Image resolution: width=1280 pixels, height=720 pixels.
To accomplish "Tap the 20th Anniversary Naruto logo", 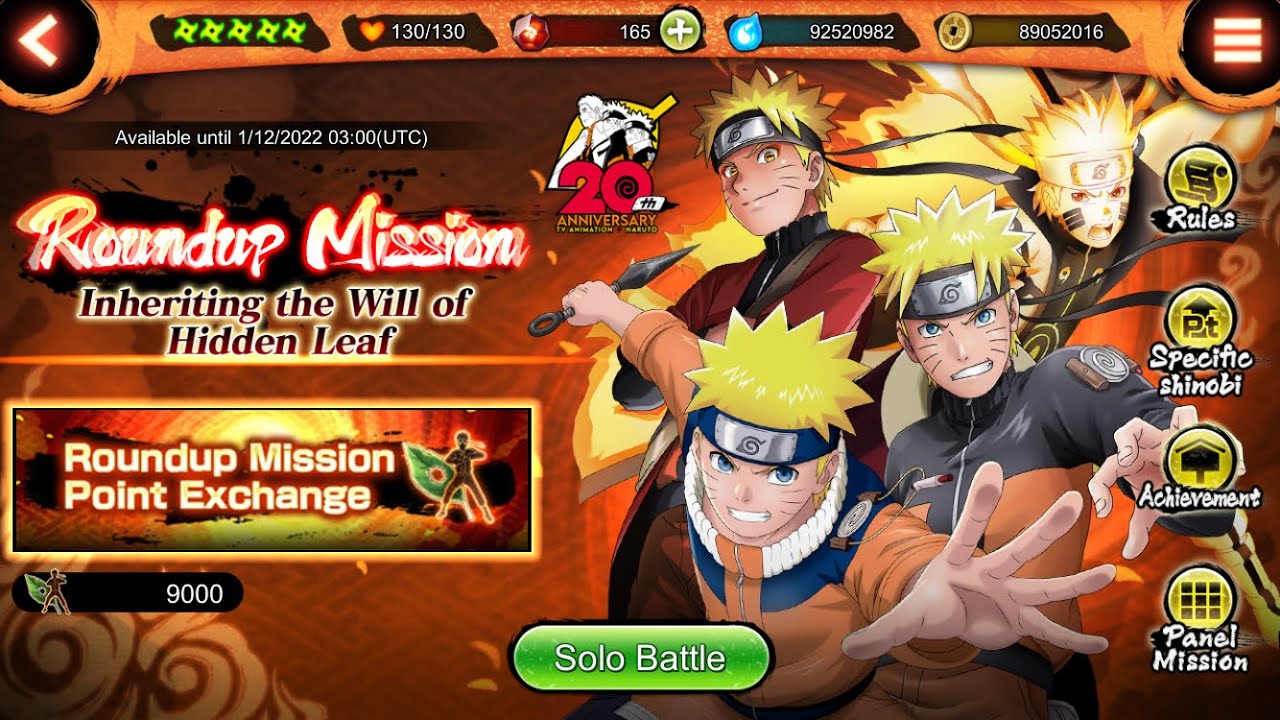I will point(615,165).
